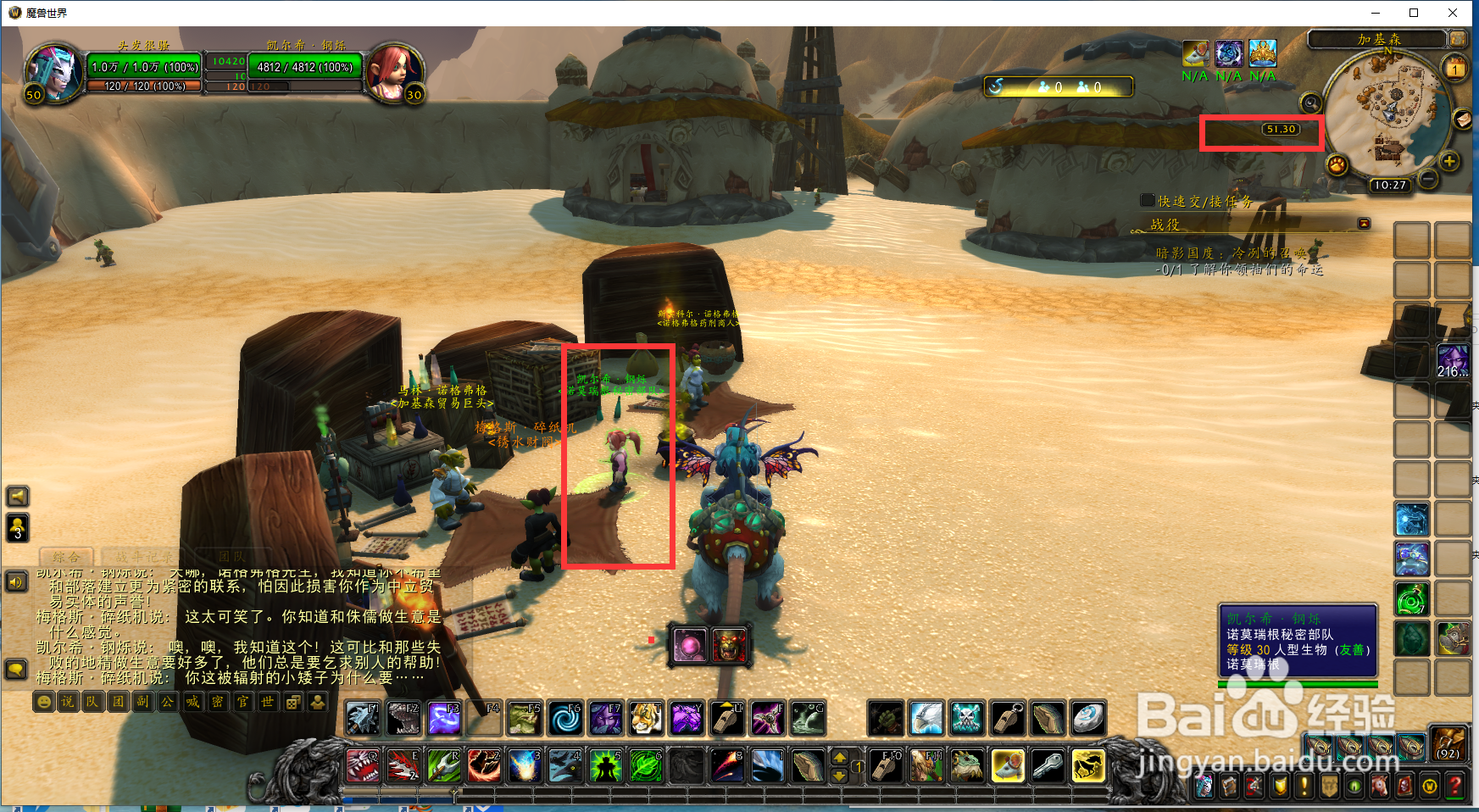Activate the red fanged bite ability

362,766
